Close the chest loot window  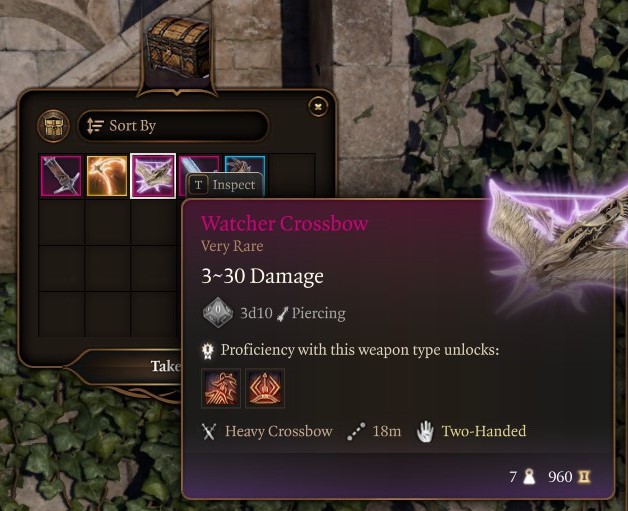point(317,105)
